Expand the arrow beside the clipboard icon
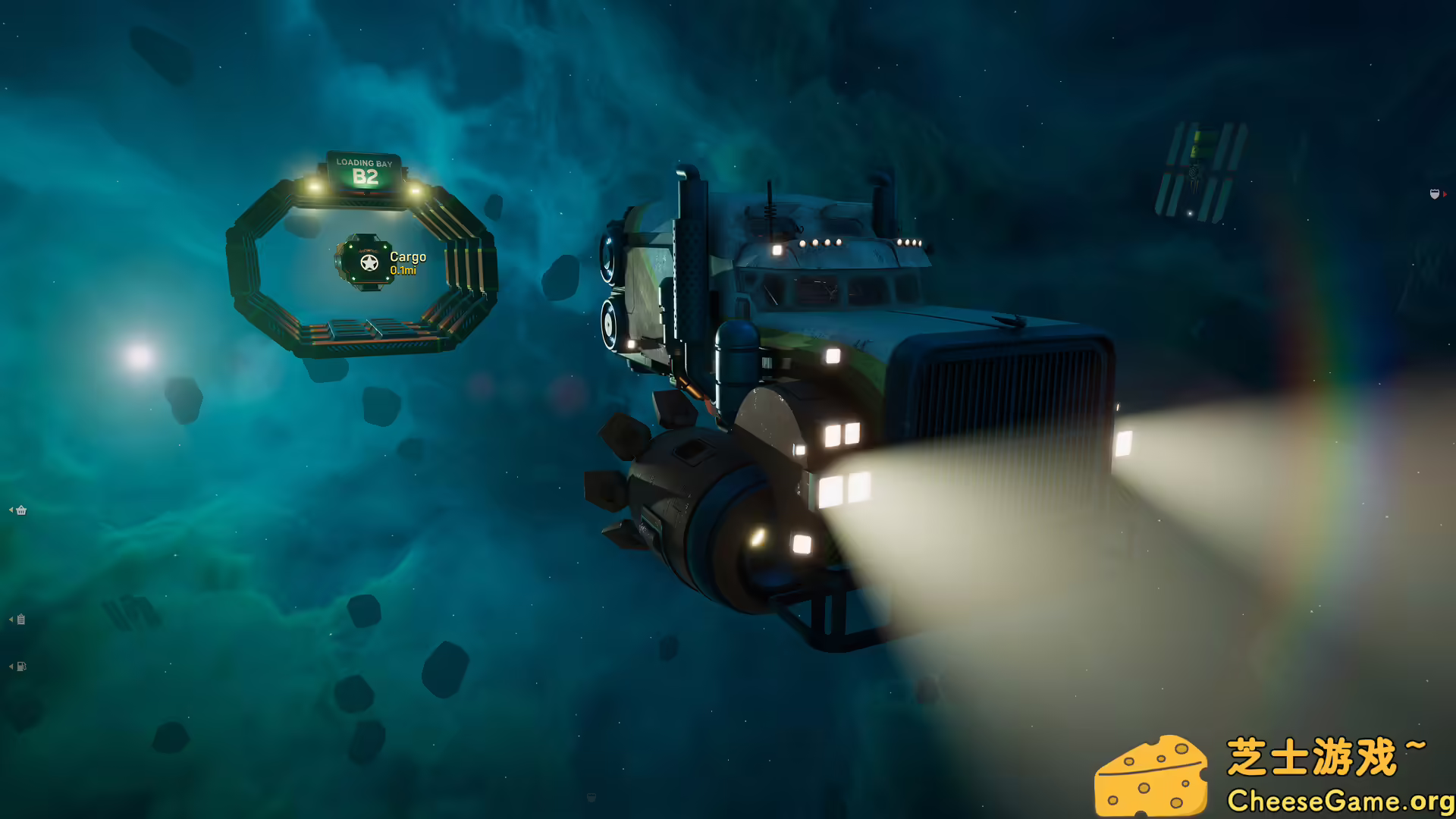The image size is (1456, 819). coord(10,619)
